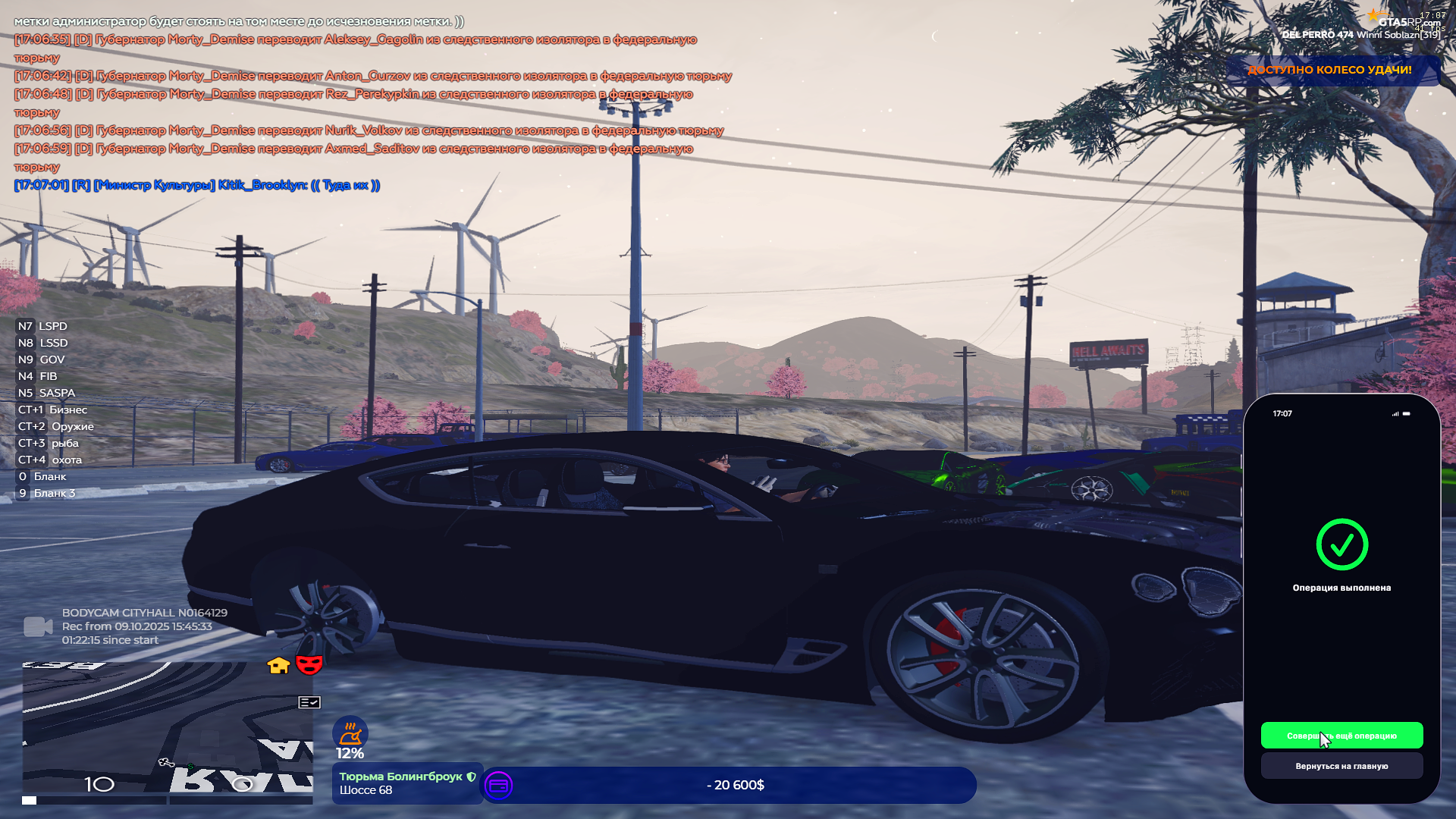Click the yellow house icon above minimap

pyautogui.click(x=278, y=665)
